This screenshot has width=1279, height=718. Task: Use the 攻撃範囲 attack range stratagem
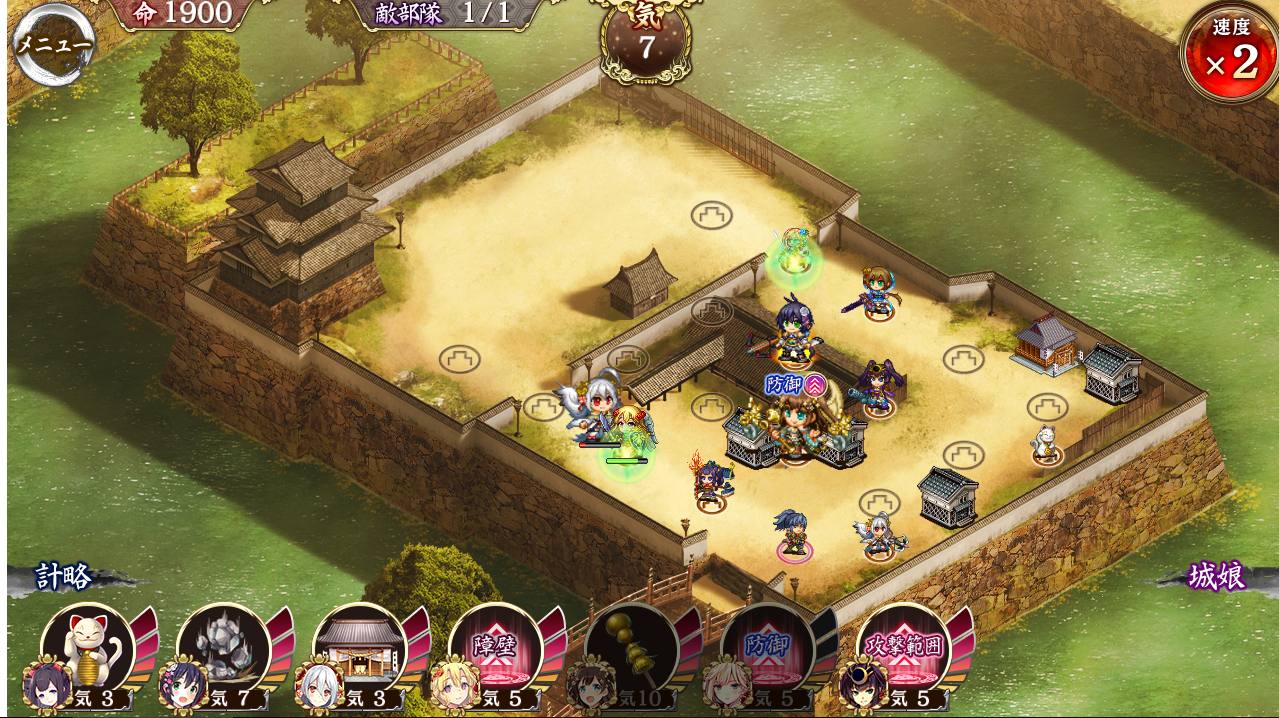tap(904, 650)
